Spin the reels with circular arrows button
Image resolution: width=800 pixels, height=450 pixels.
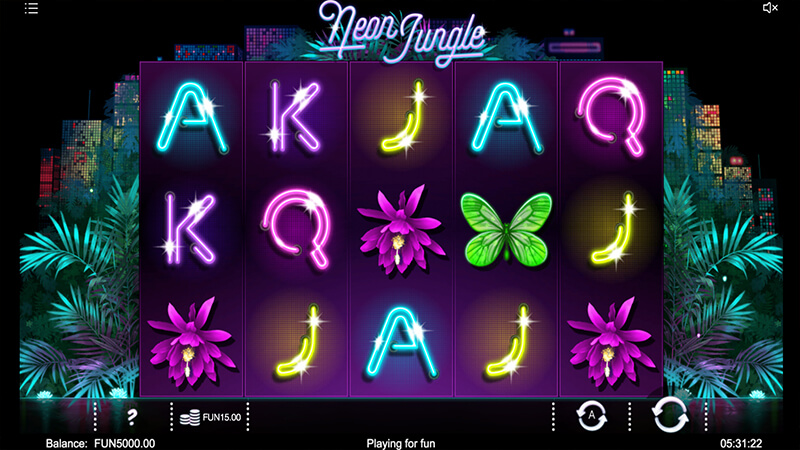pyautogui.click(x=669, y=414)
